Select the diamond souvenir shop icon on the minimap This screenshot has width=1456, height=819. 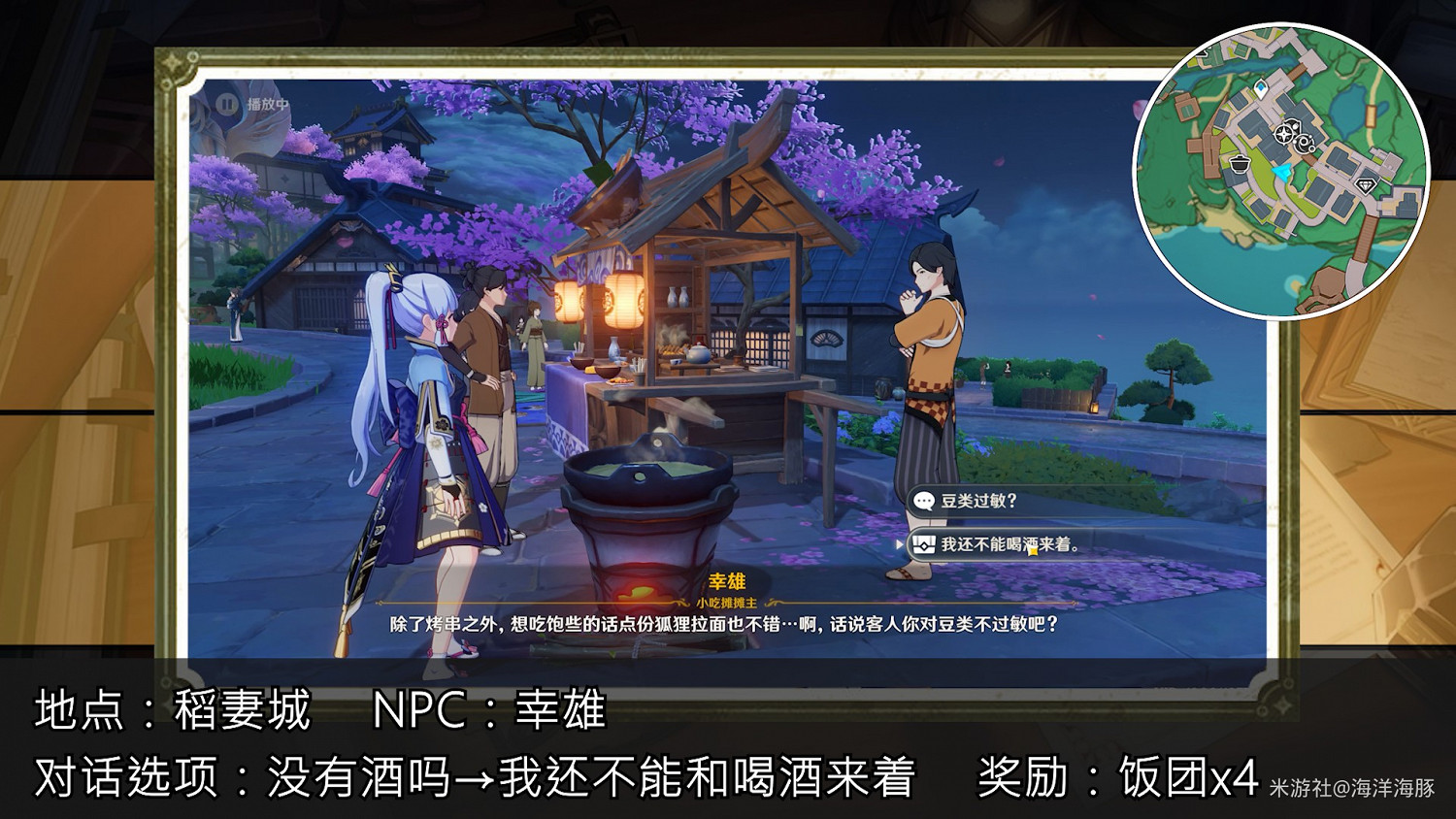click(1366, 183)
